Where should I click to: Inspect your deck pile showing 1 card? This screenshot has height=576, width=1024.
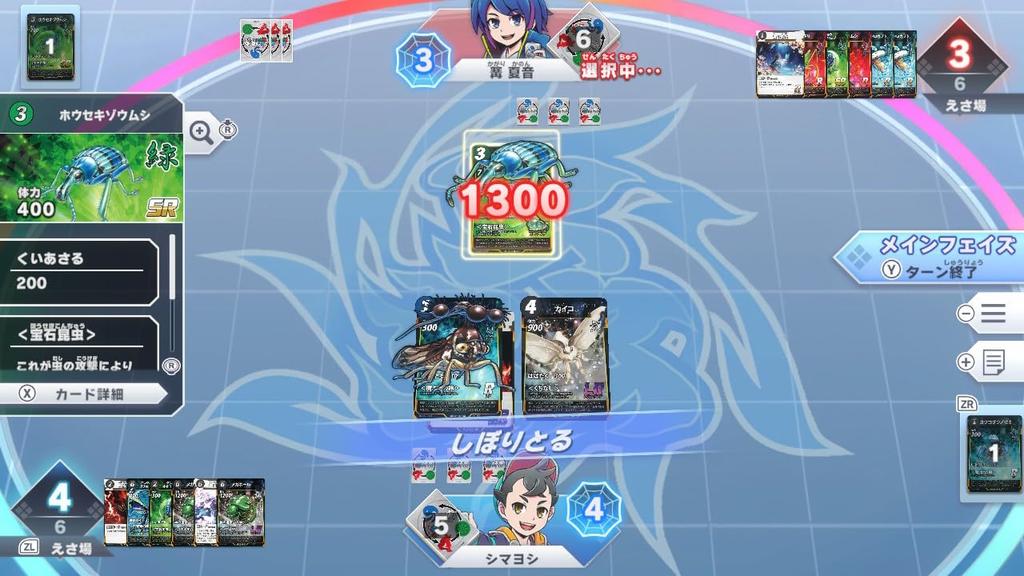coord(994,454)
